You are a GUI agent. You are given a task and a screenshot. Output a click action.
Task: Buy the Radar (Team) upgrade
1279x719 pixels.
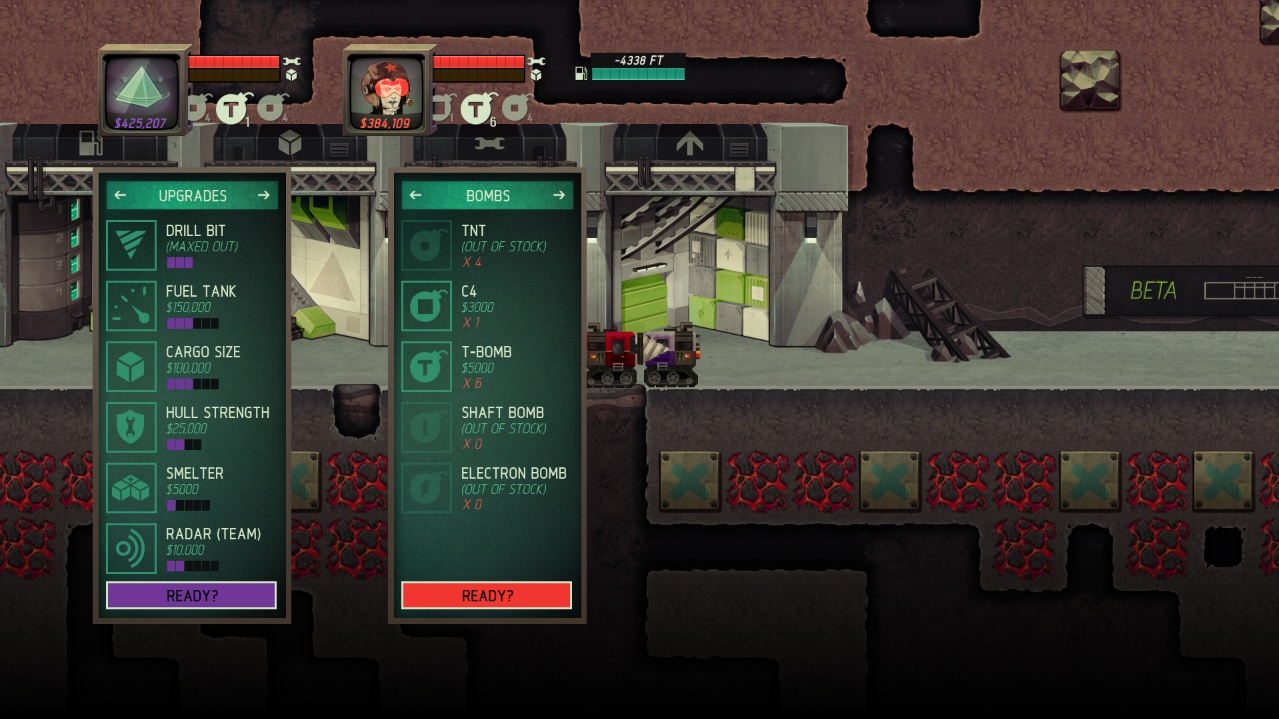[190, 549]
